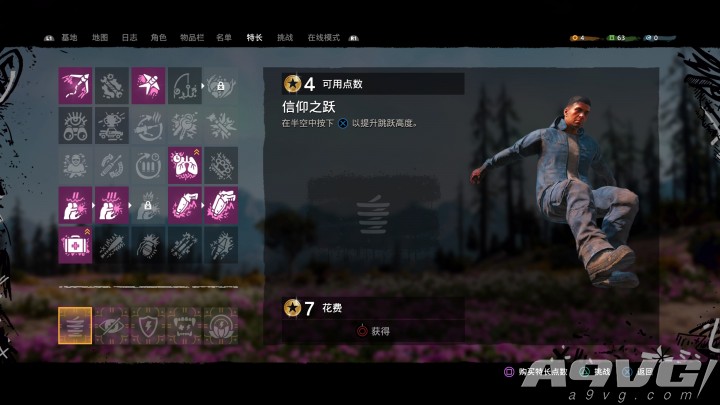Open the 基地 tab
Viewport: 720px width, 405px height.
69,38
